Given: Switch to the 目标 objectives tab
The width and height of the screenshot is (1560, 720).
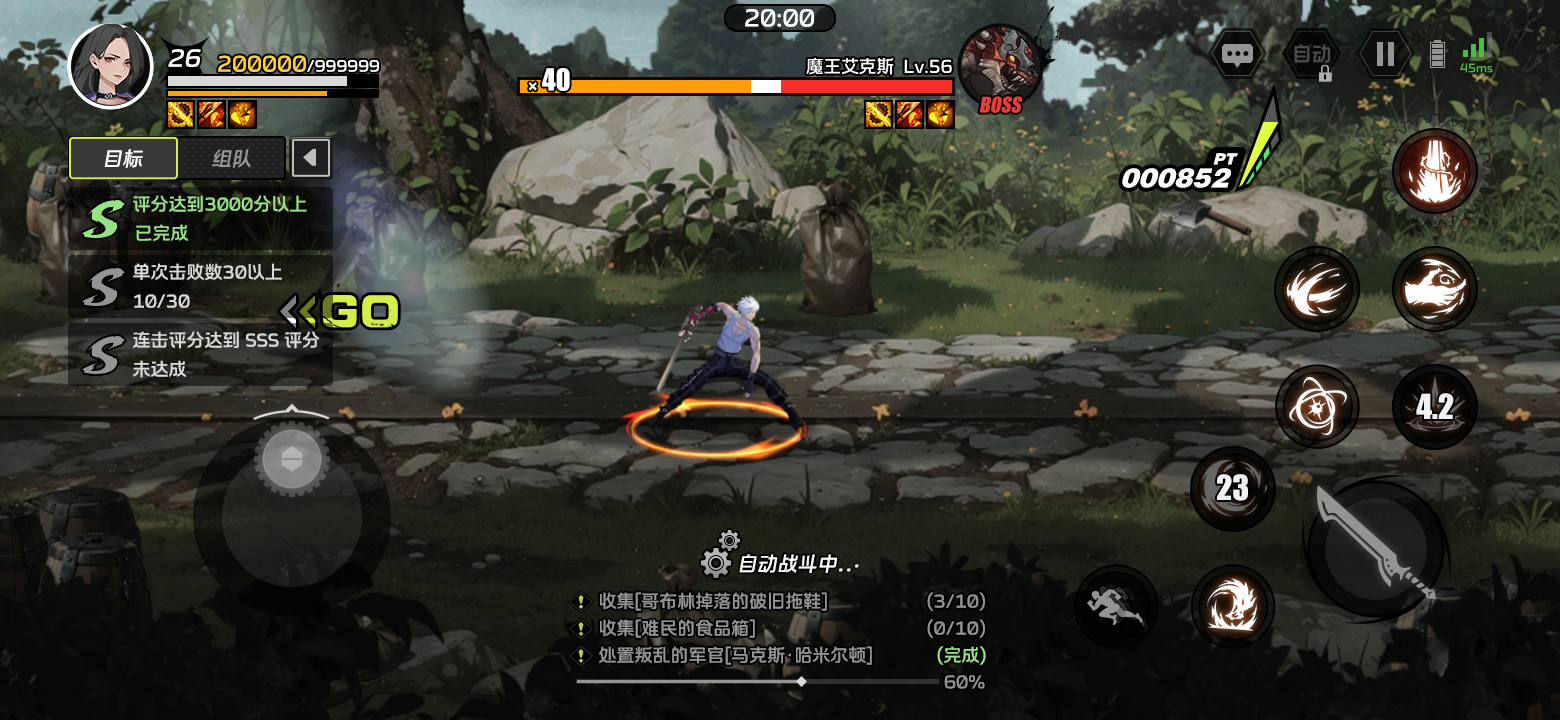Looking at the screenshot, I should click(123, 158).
